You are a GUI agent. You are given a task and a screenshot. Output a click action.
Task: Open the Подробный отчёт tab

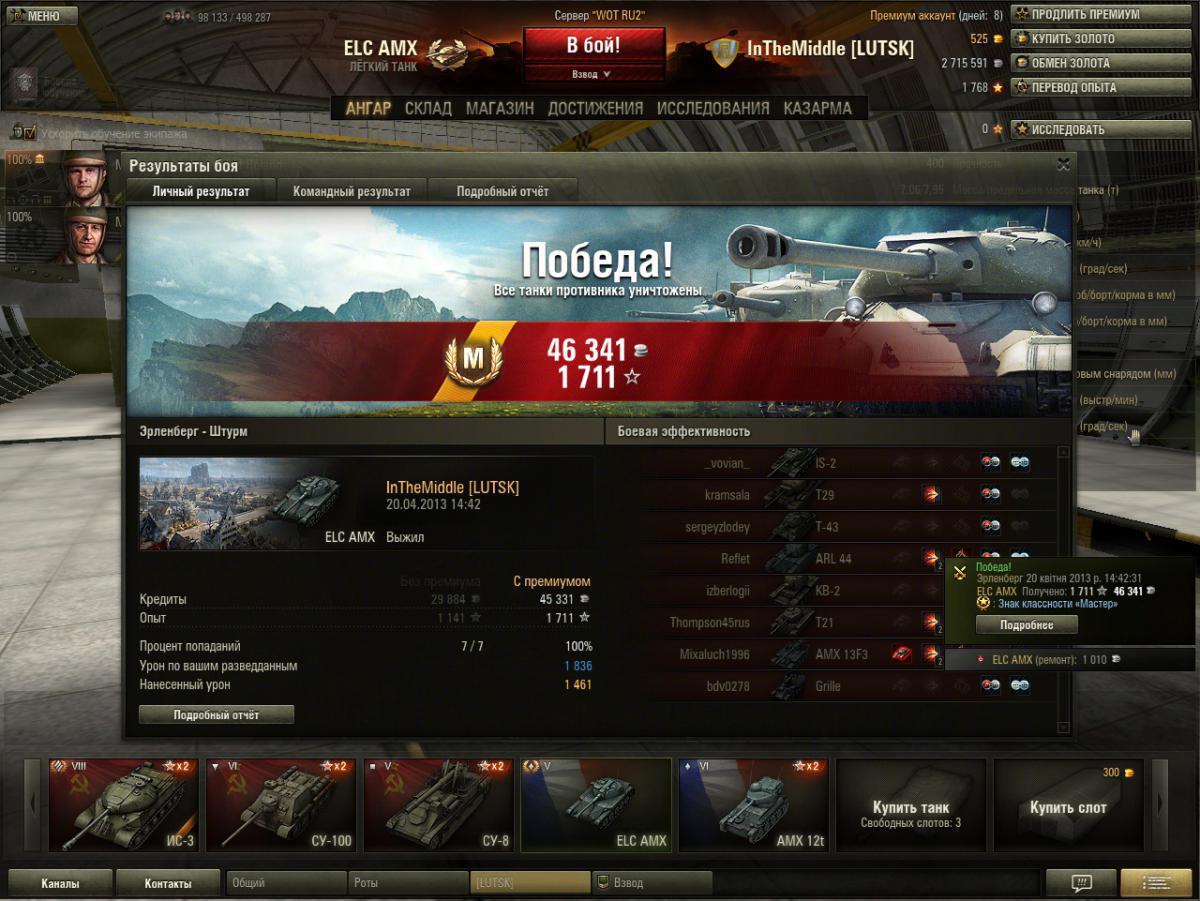coord(502,191)
